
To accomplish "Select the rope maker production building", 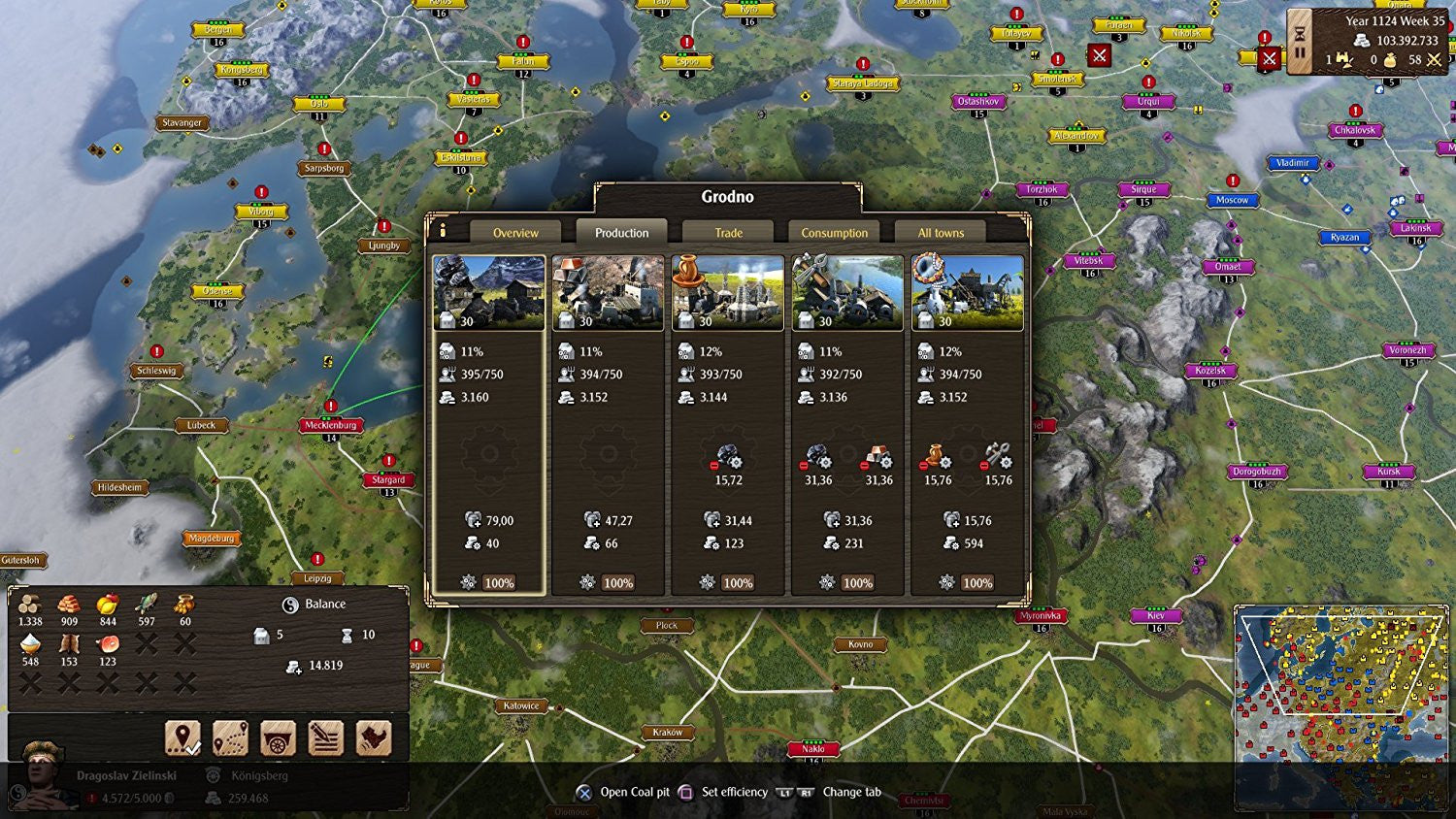I will coord(967,291).
